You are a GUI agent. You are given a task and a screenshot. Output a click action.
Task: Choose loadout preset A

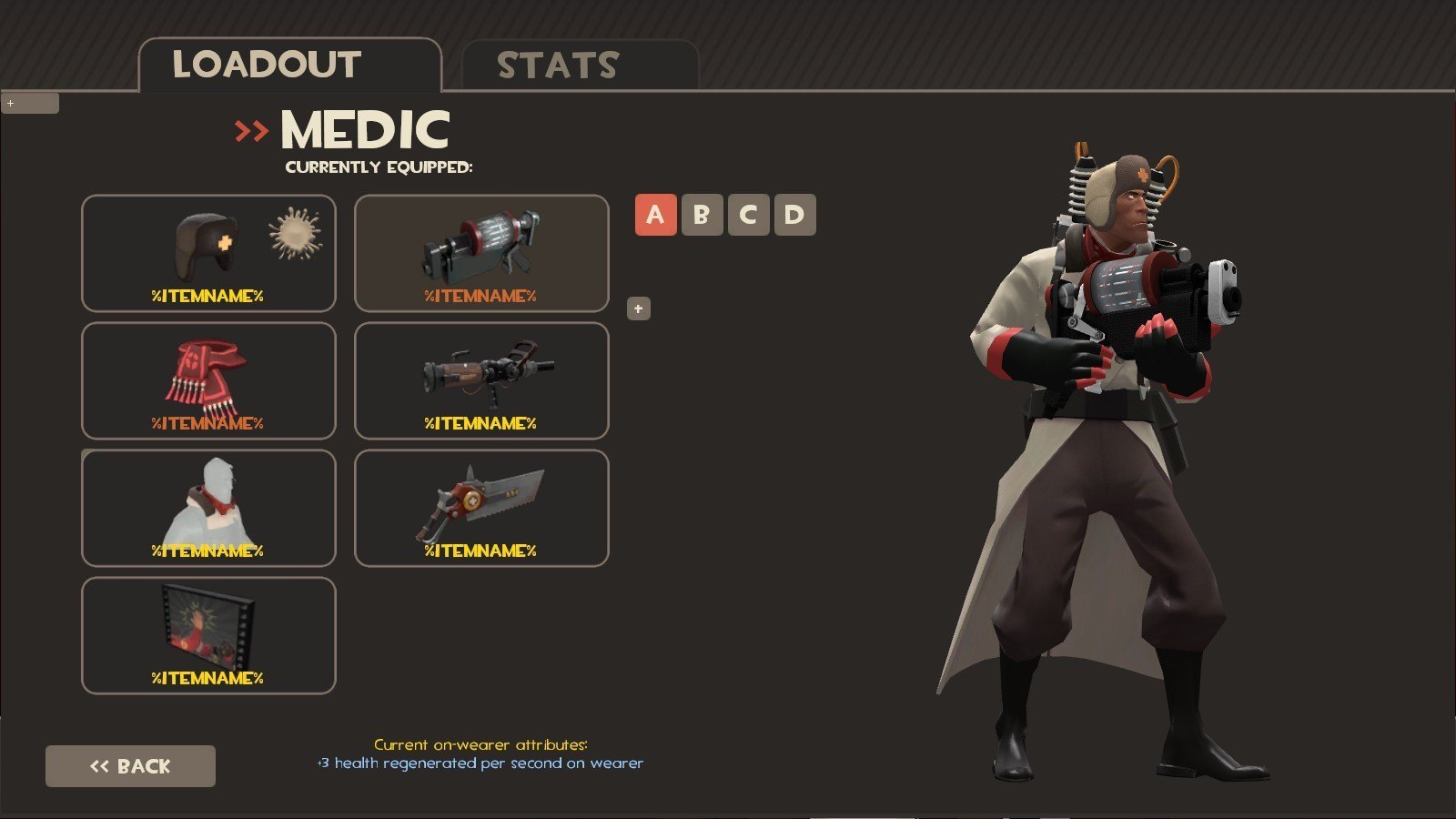pyautogui.click(x=655, y=215)
